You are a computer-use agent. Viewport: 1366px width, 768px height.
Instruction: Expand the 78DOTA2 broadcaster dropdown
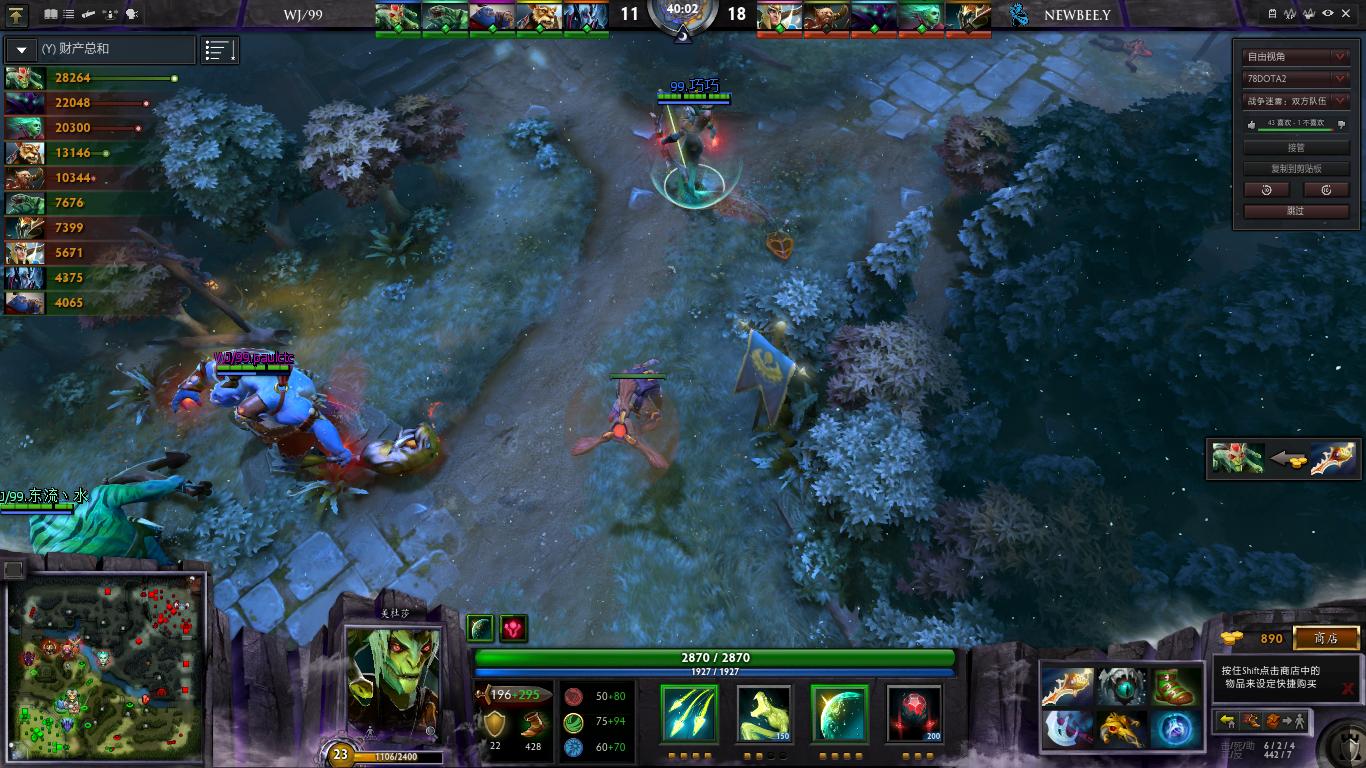(x=1295, y=78)
